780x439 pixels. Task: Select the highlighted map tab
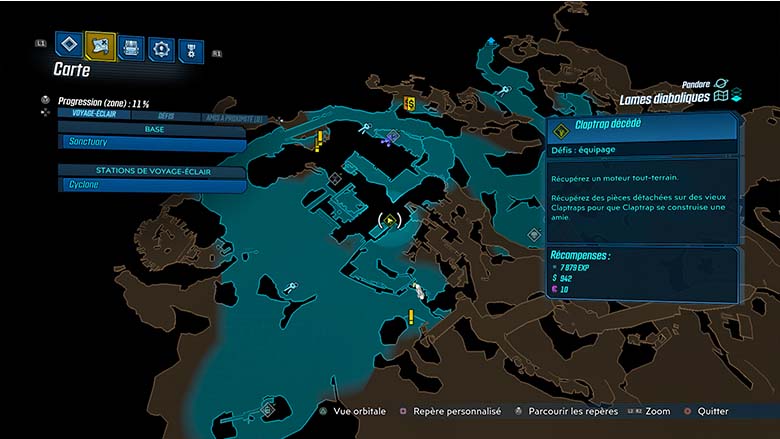coord(100,45)
